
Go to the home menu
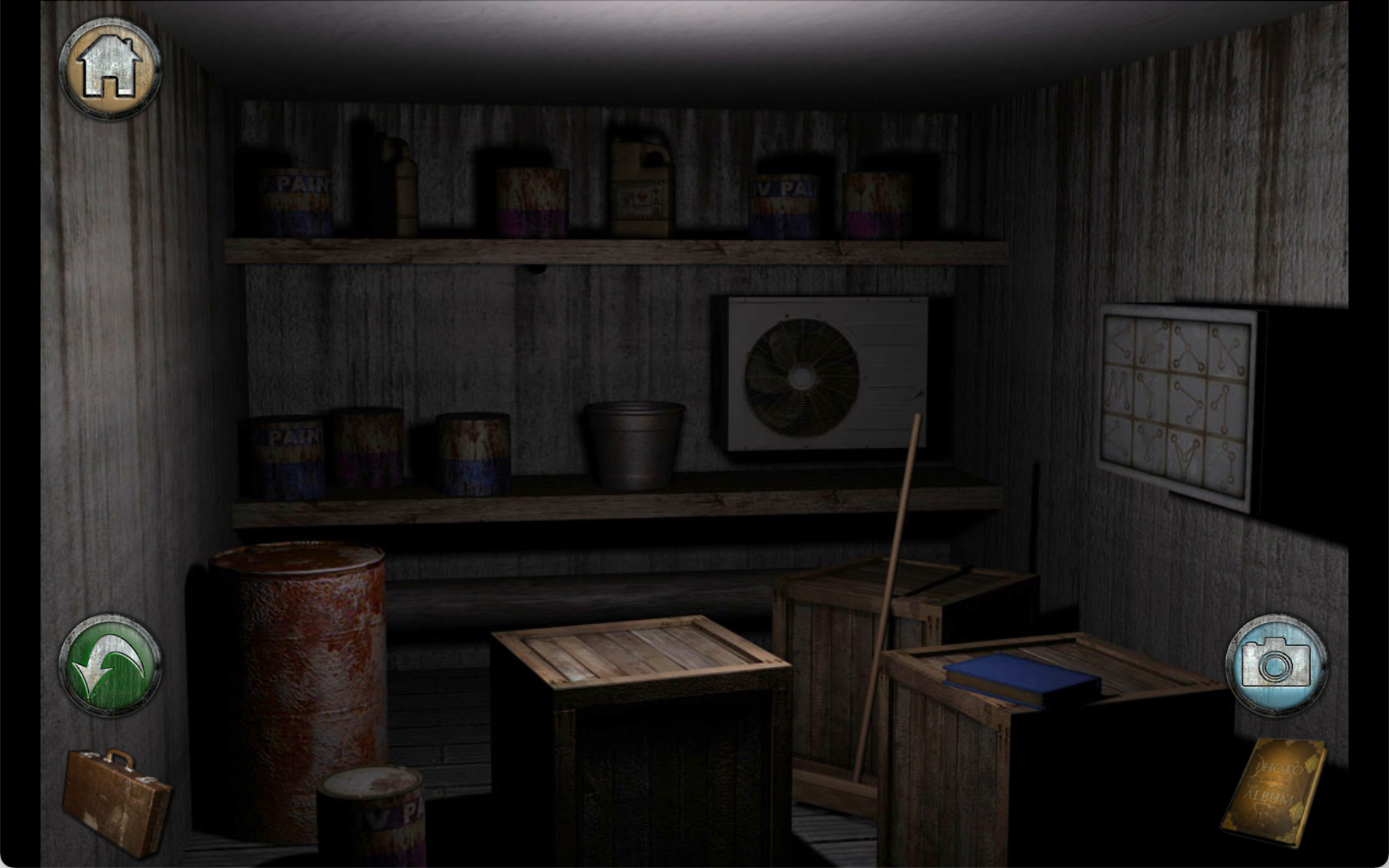tap(110, 68)
